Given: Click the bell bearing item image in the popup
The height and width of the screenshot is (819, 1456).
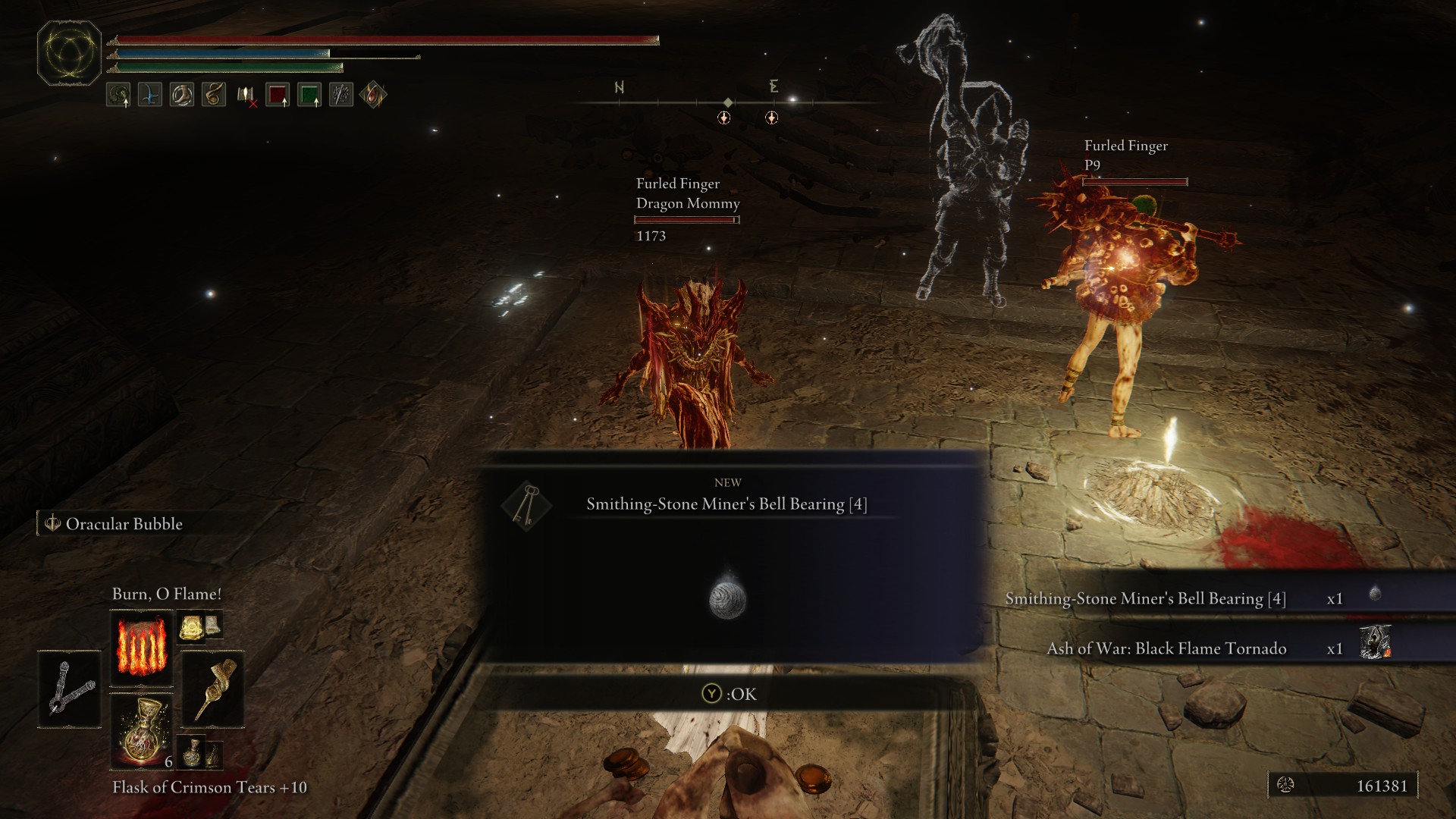Looking at the screenshot, I should [x=727, y=597].
